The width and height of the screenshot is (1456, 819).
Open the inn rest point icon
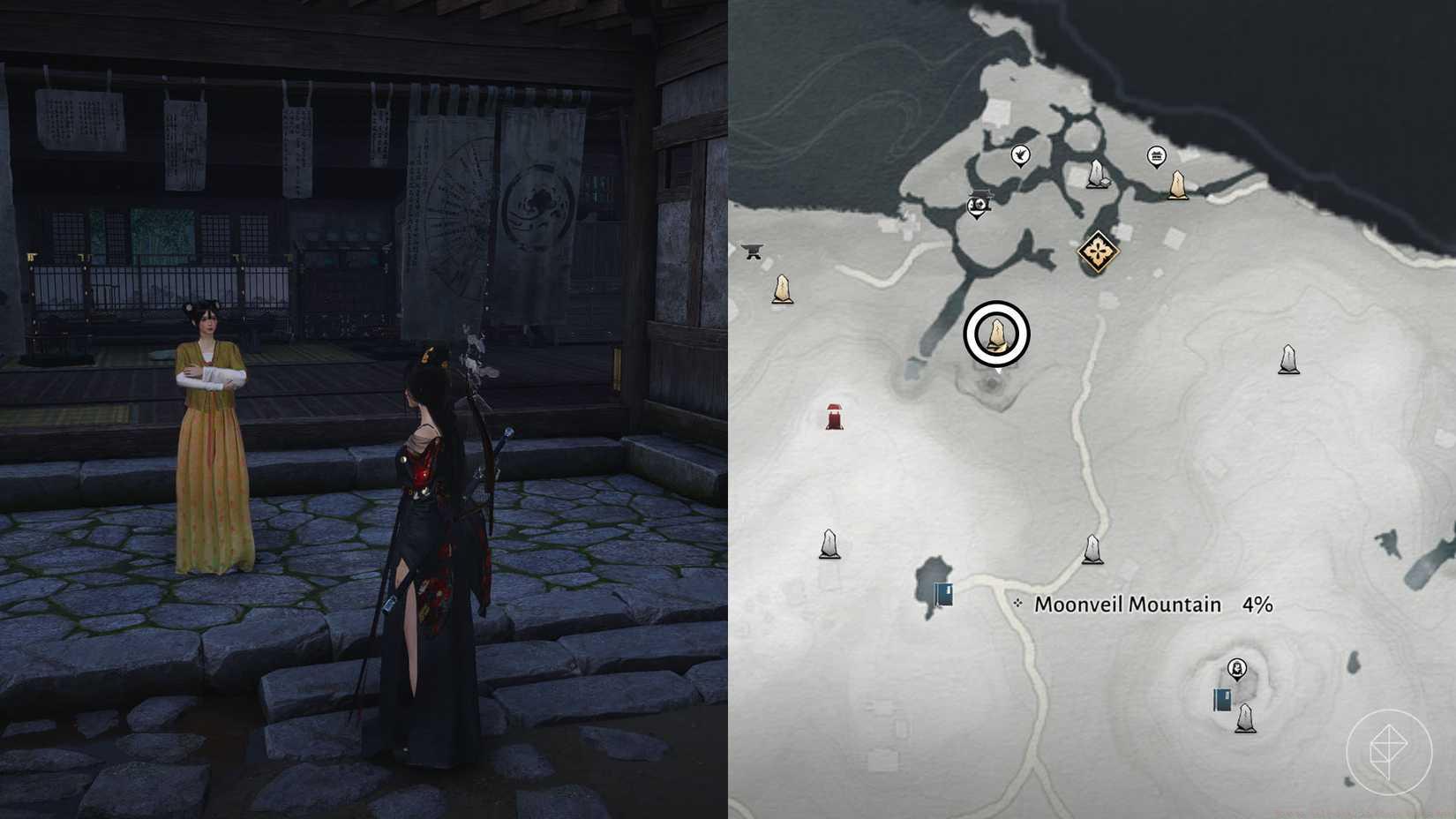[x=1156, y=157]
